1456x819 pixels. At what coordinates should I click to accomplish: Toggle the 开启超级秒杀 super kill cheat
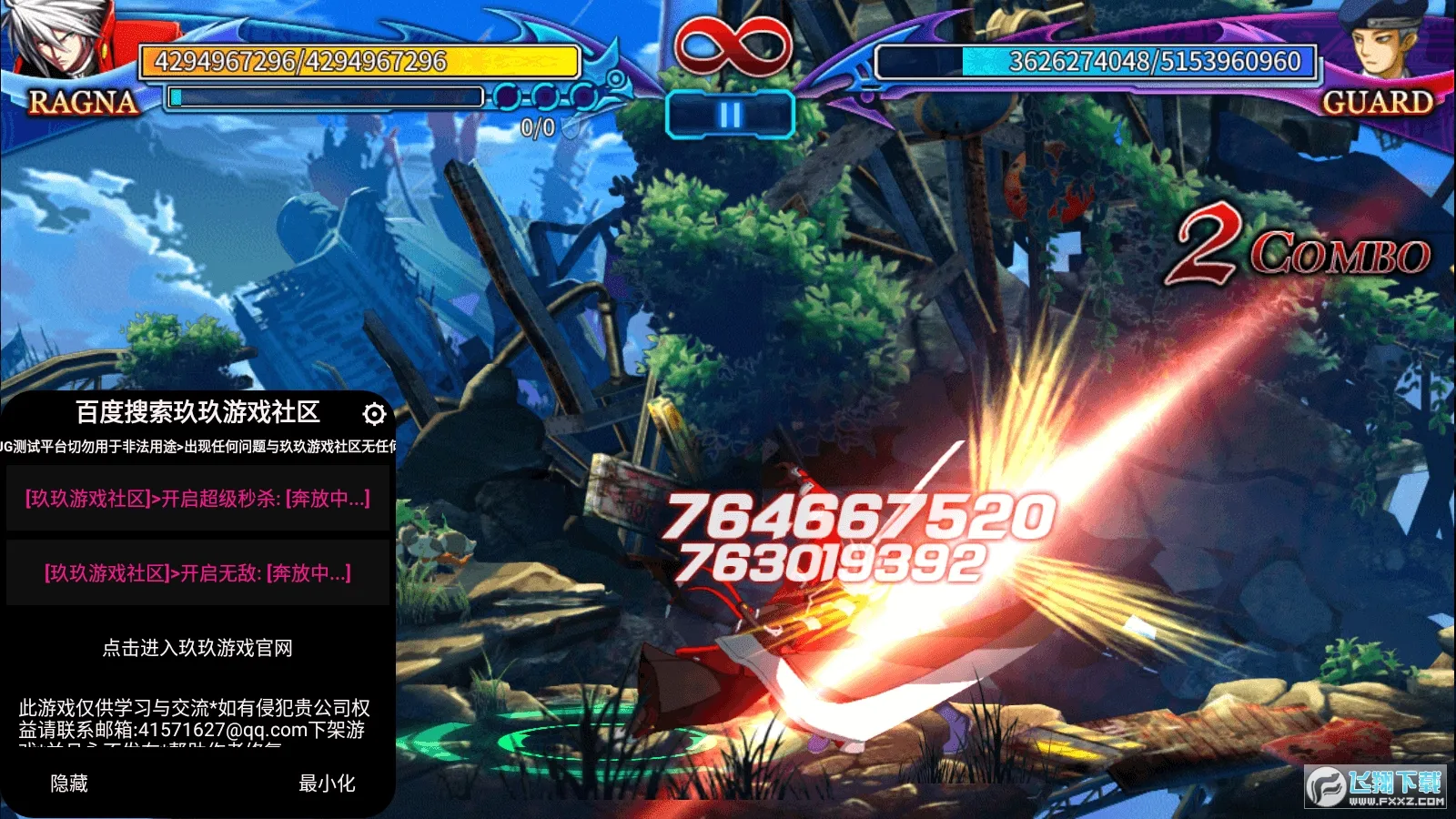pos(197,499)
